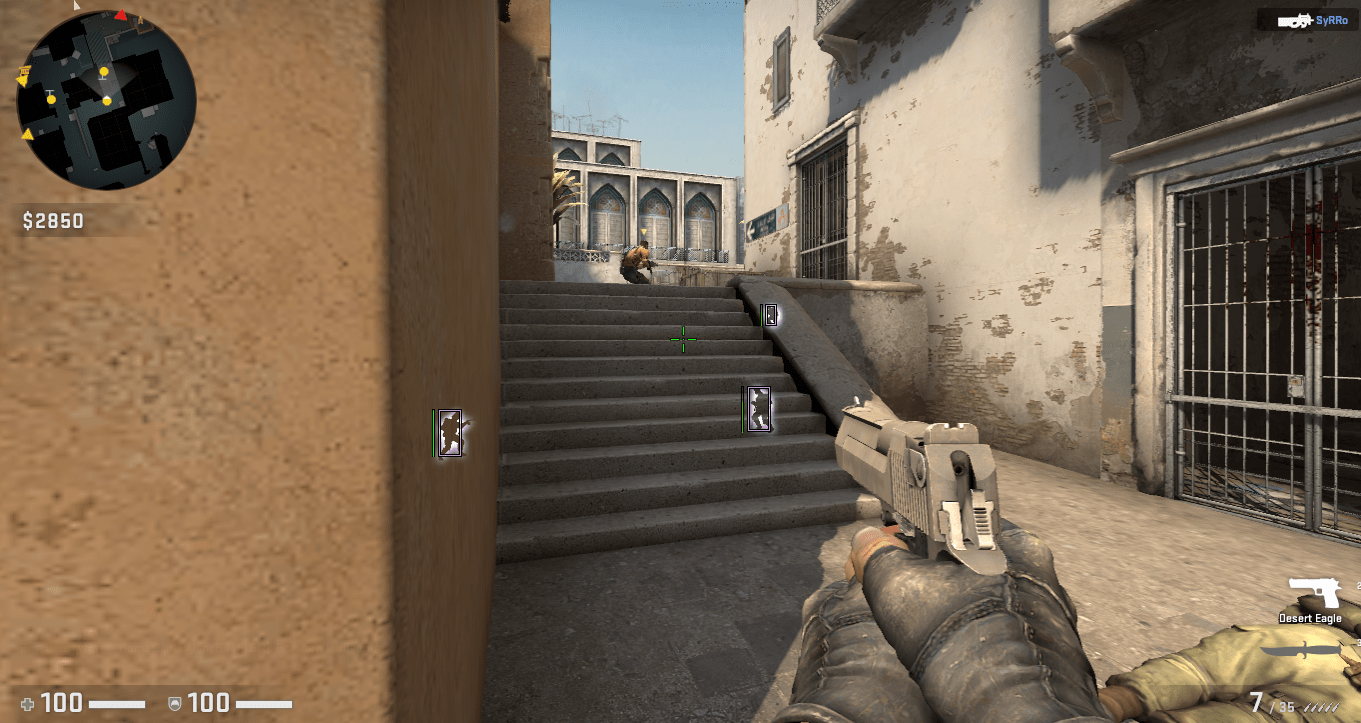This screenshot has height=723, width=1361.
Task: Click the player name SyRRo in the killfeed
Action: point(1331,19)
